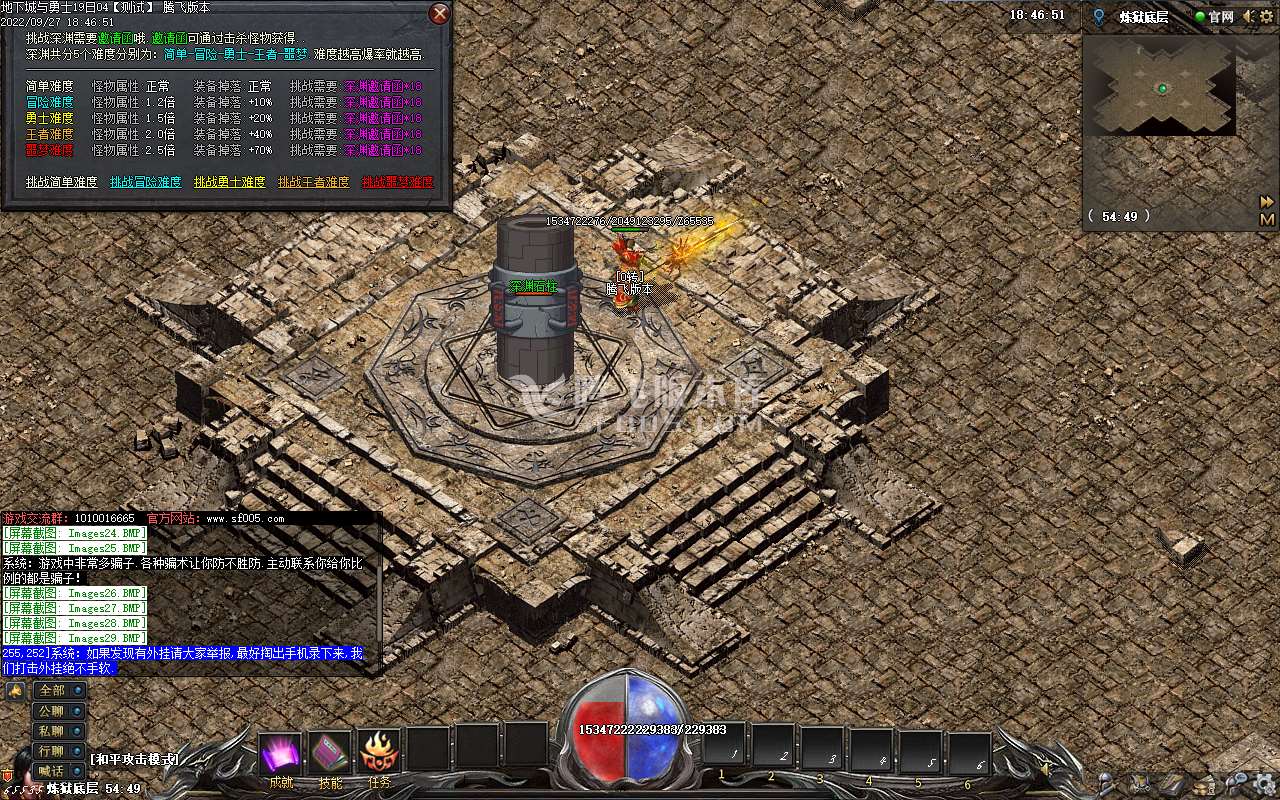Open the 任务 quest icon

(379, 753)
